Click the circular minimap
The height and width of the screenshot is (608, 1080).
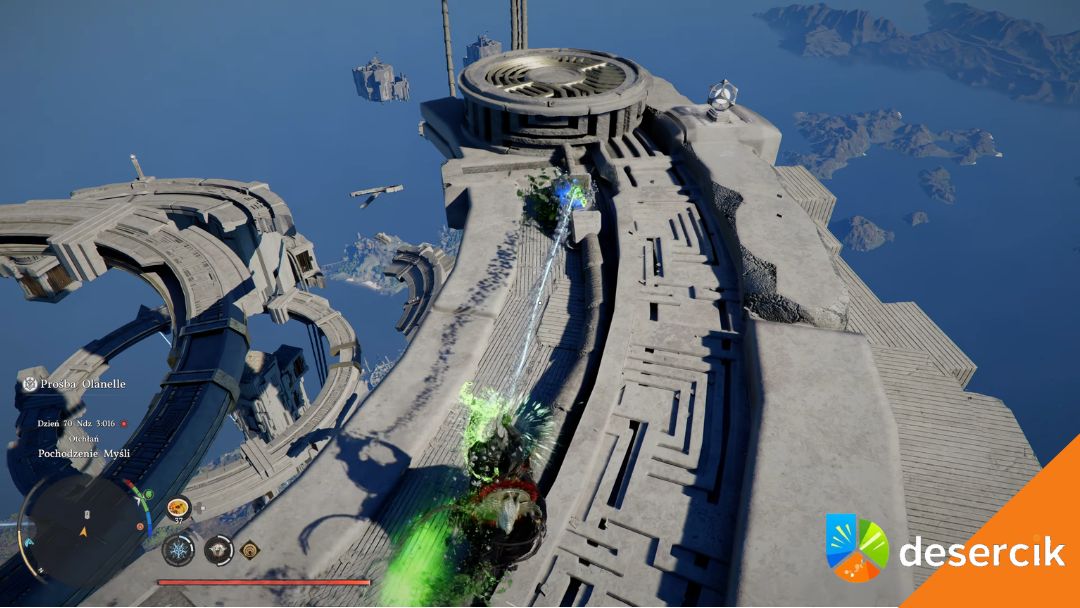point(84,526)
